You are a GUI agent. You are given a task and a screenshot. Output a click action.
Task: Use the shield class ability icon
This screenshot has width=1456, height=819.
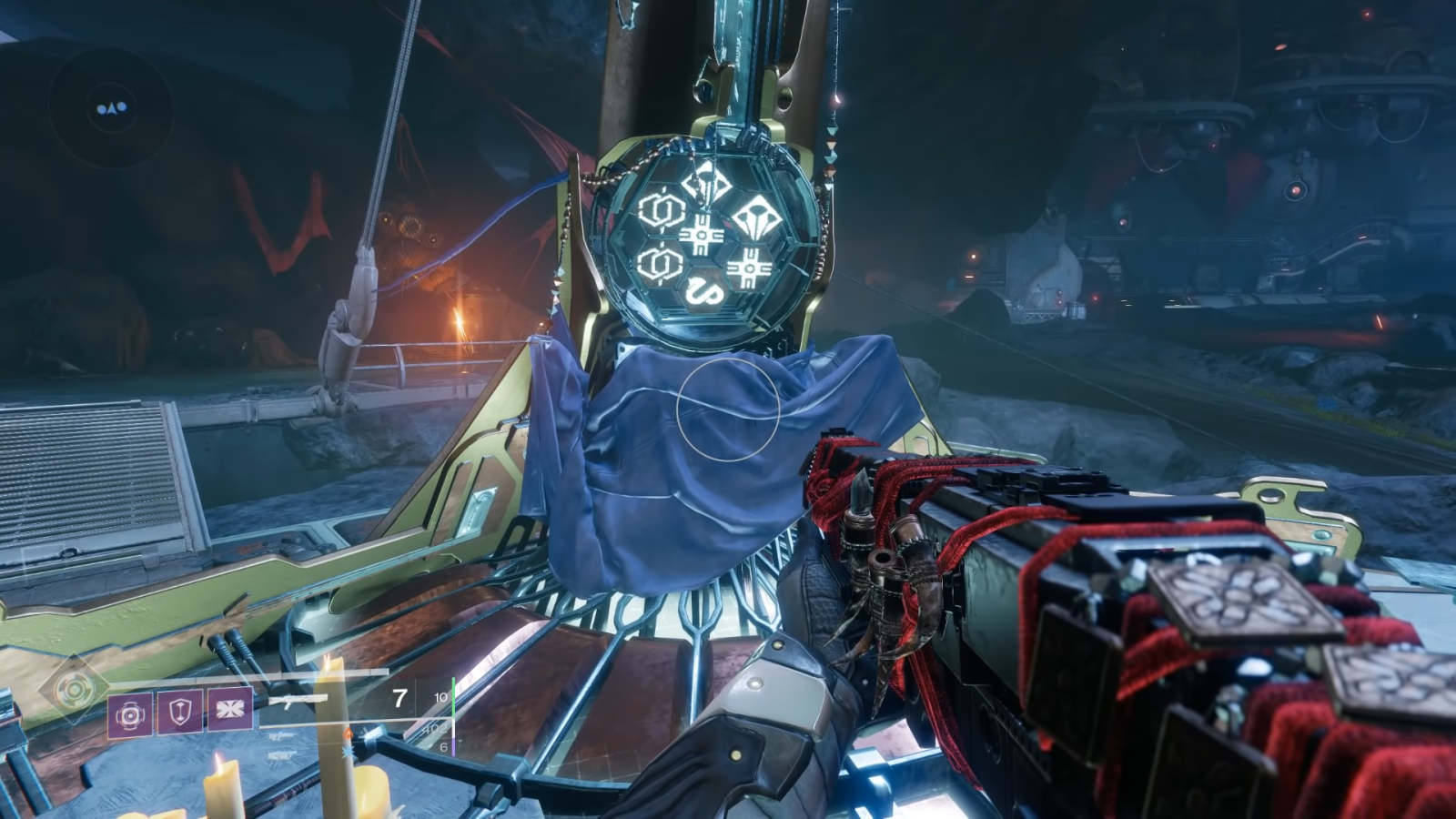pos(180,712)
